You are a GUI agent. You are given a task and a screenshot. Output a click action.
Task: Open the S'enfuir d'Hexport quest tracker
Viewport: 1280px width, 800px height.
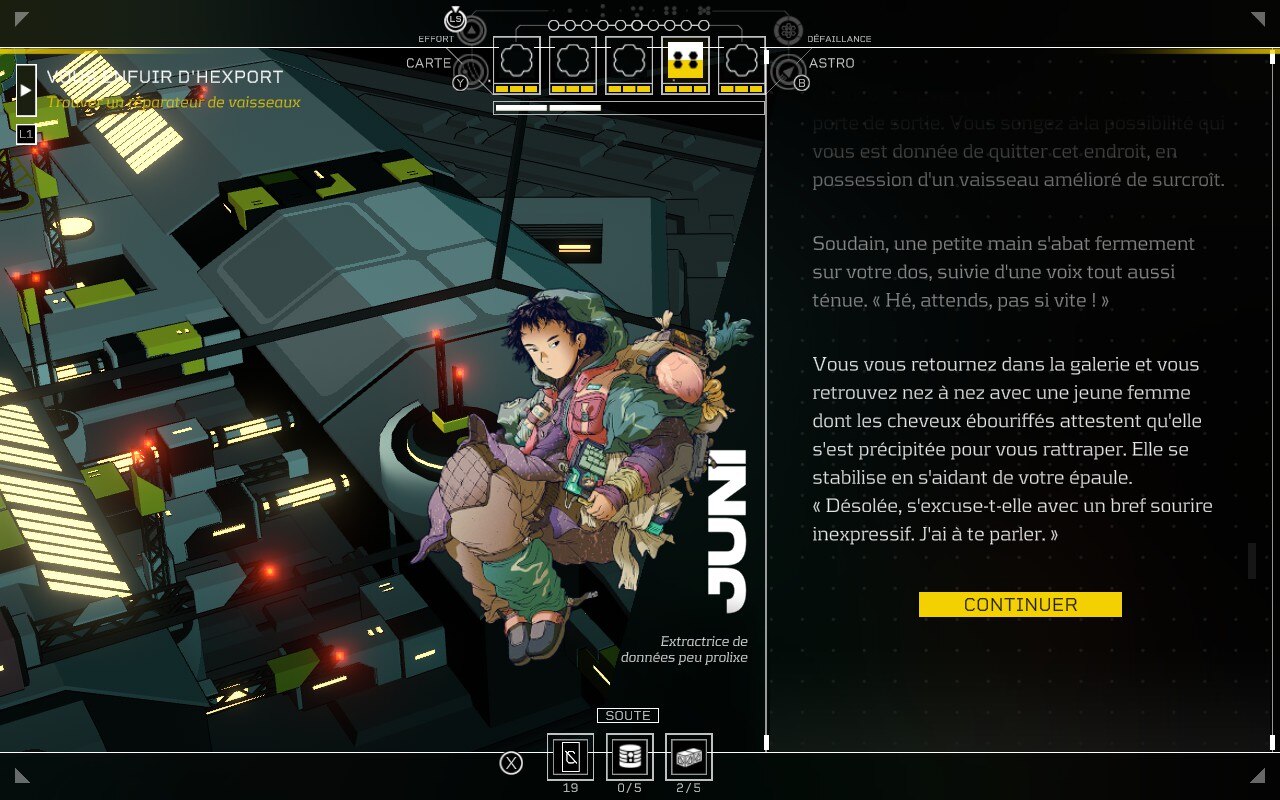(x=165, y=77)
